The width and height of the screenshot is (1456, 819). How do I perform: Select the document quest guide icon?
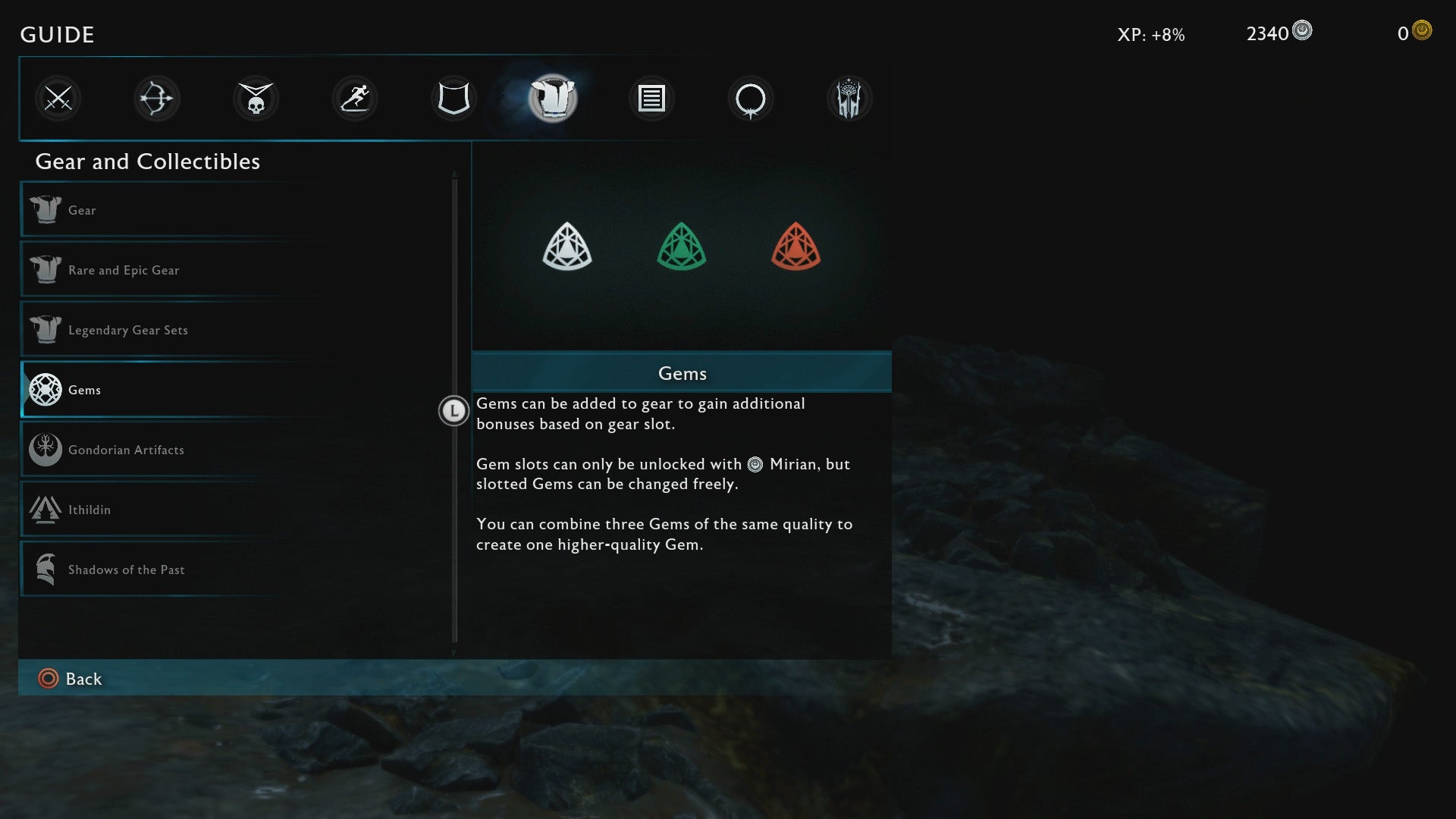click(651, 98)
